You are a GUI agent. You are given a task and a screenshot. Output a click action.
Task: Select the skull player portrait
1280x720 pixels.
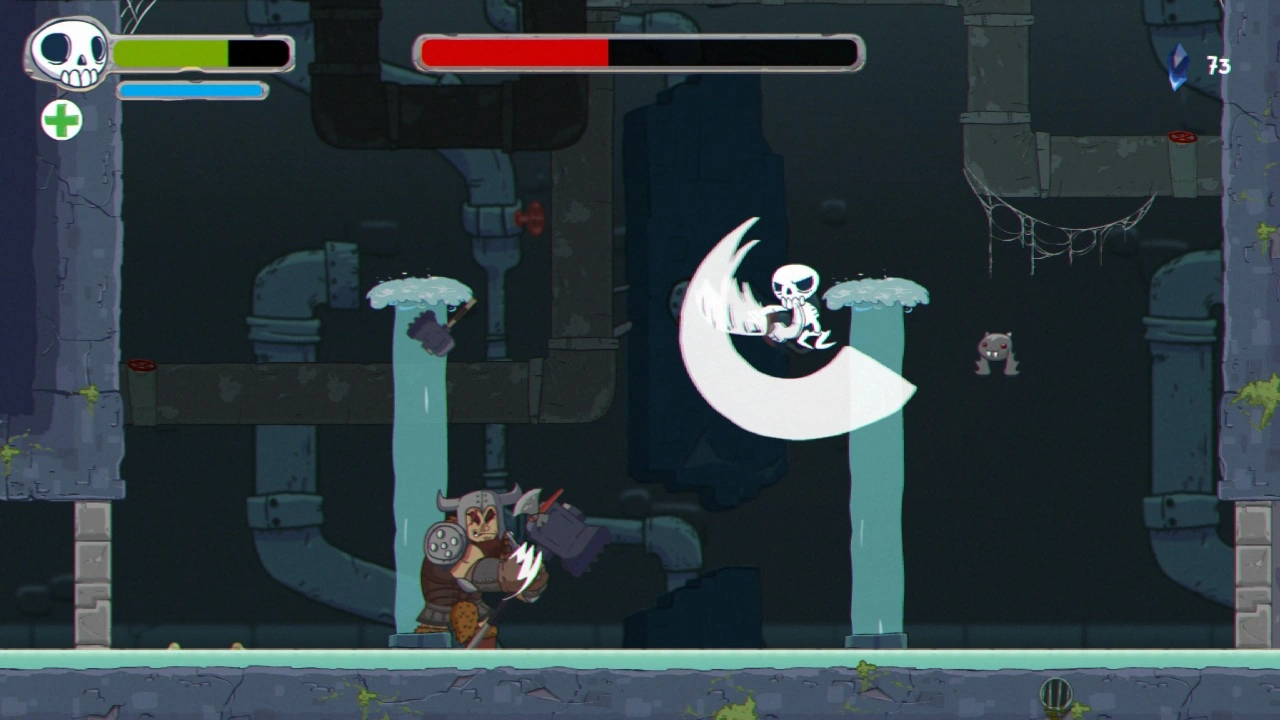(69, 53)
